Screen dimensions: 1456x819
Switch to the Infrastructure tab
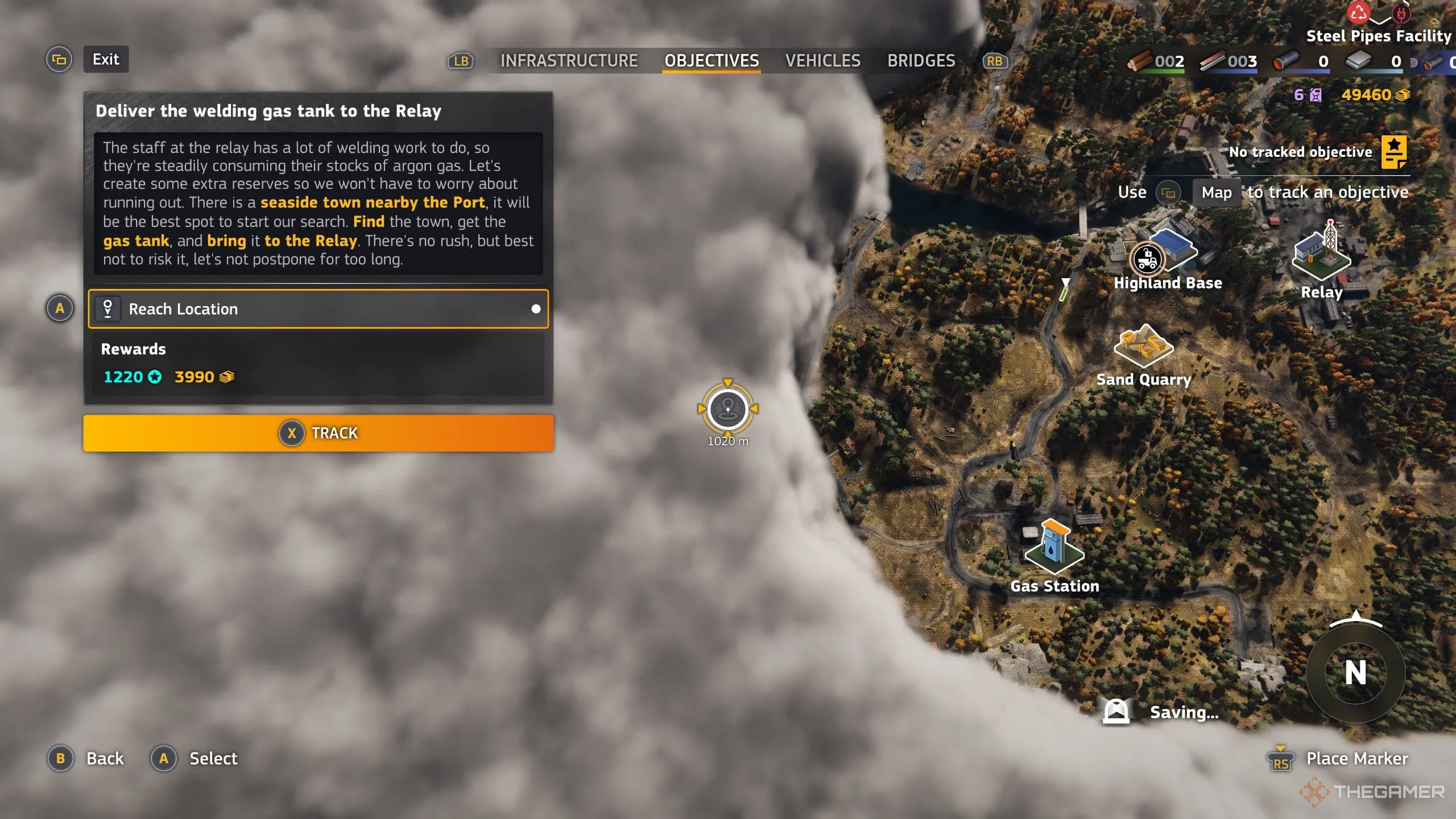(x=569, y=61)
